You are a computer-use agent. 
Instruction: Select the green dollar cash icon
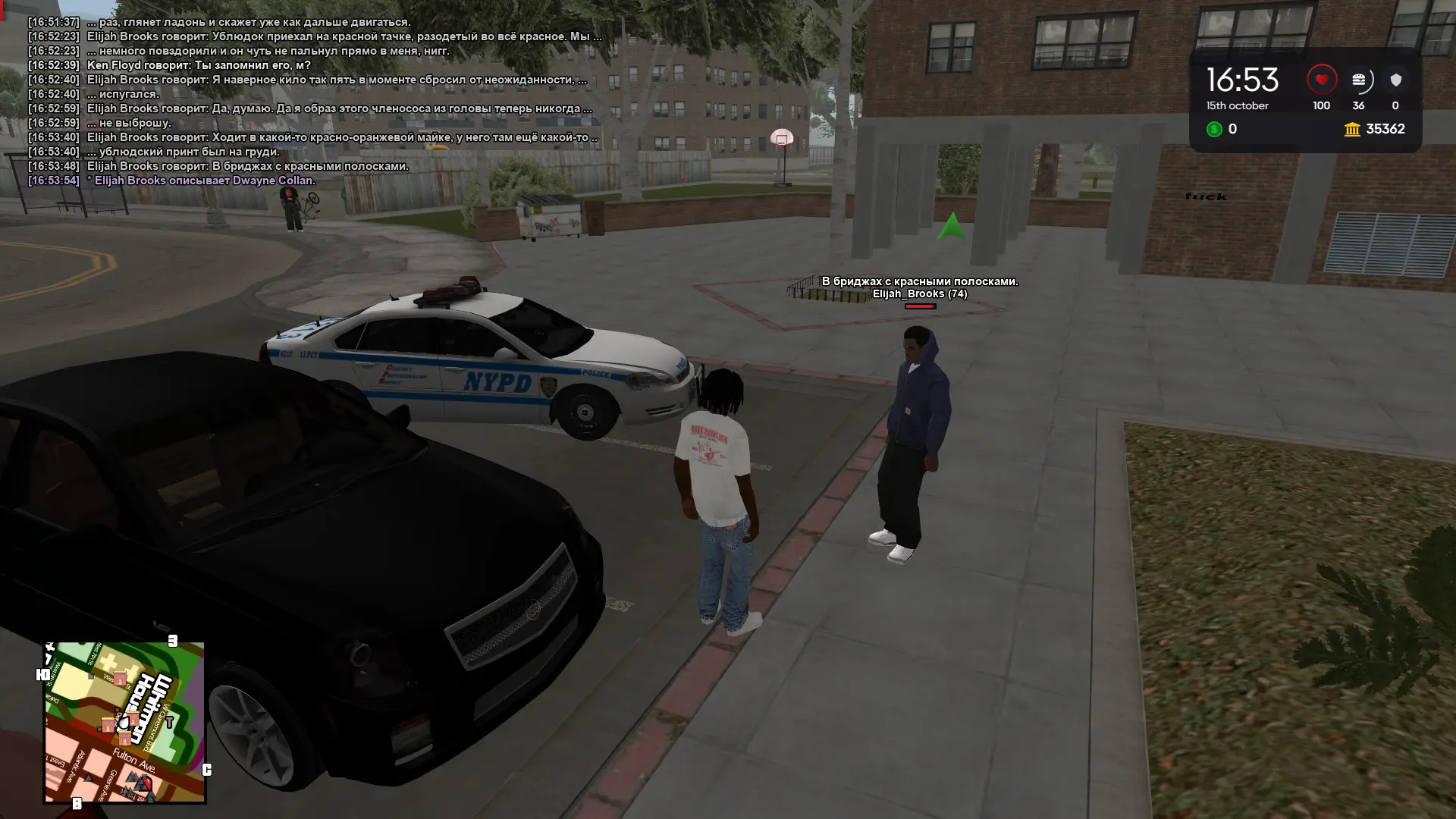[x=1214, y=130]
